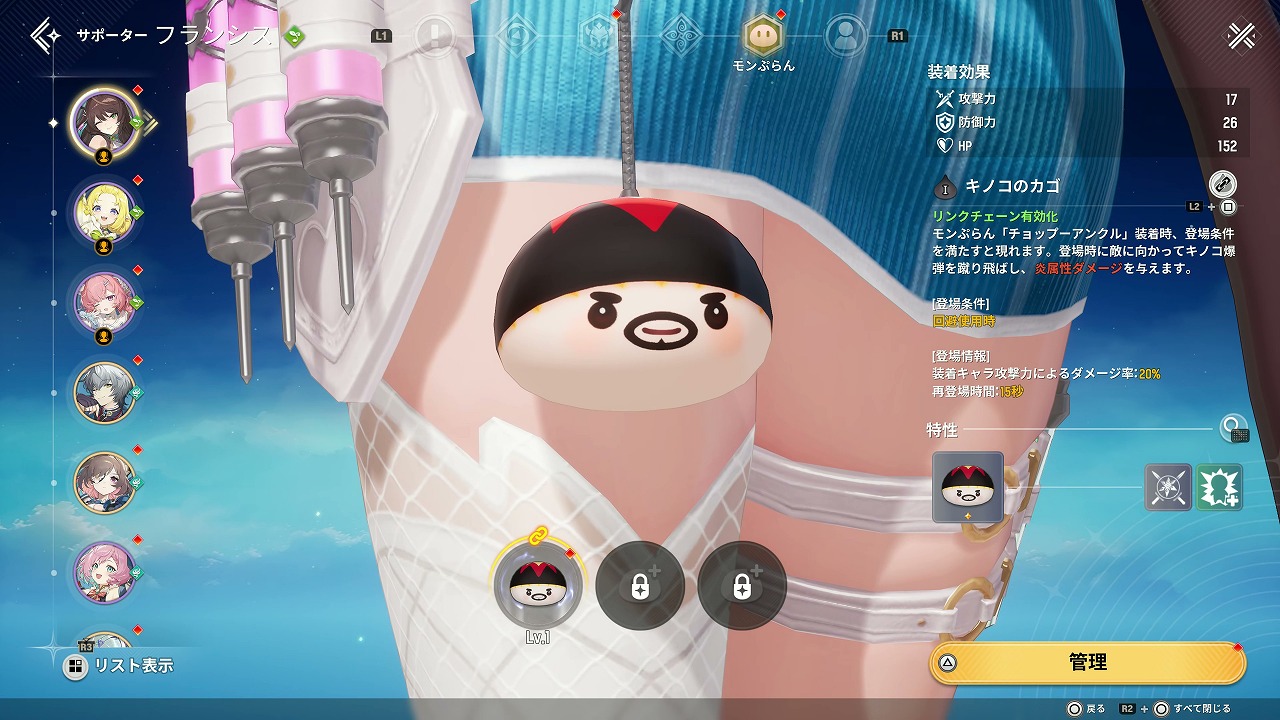This screenshot has height=720, width=1280.
Task: Select the green-eyed pink-haired character portrait
Action: (x=105, y=571)
